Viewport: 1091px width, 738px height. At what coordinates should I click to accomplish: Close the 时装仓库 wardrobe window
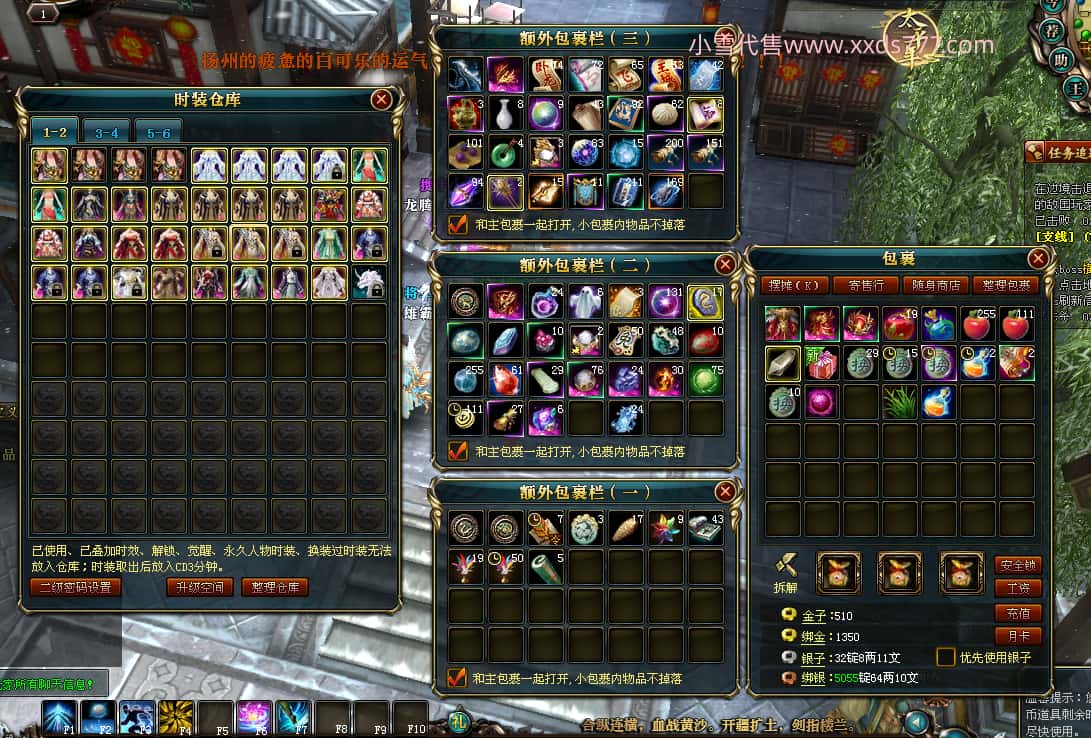[381, 99]
